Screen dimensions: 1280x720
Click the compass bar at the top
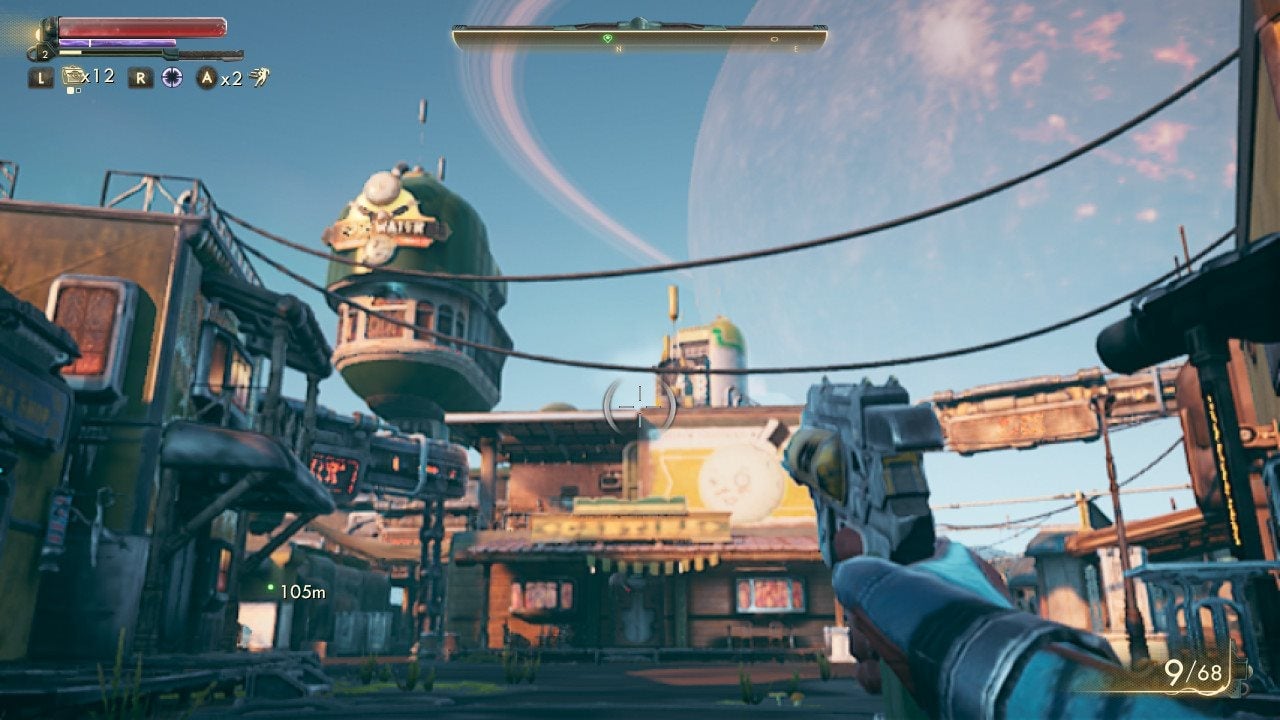pyautogui.click(x=639, y=38)
